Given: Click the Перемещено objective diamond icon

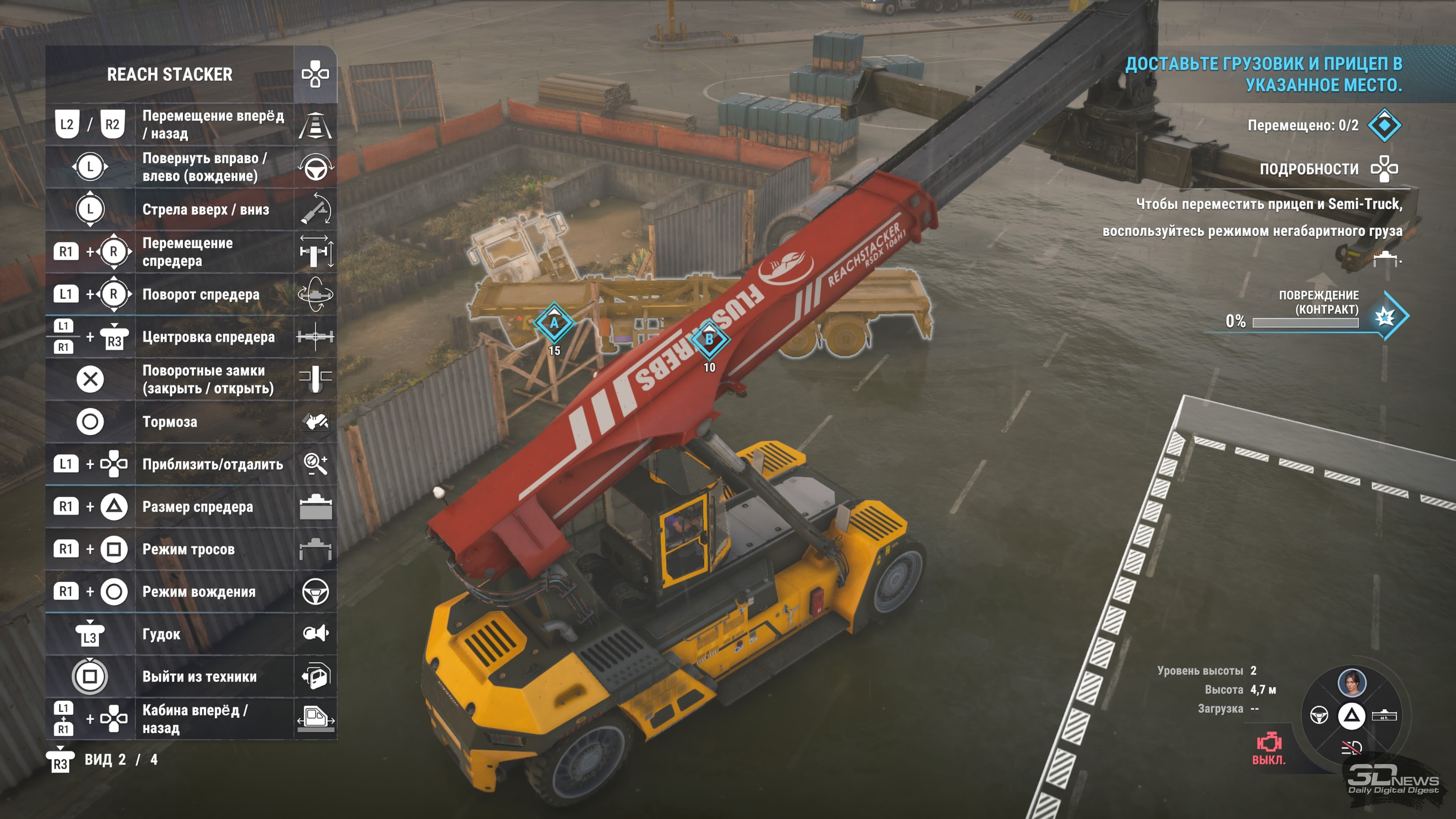Looking at the screenshot, I should (x=1384, y=126).
